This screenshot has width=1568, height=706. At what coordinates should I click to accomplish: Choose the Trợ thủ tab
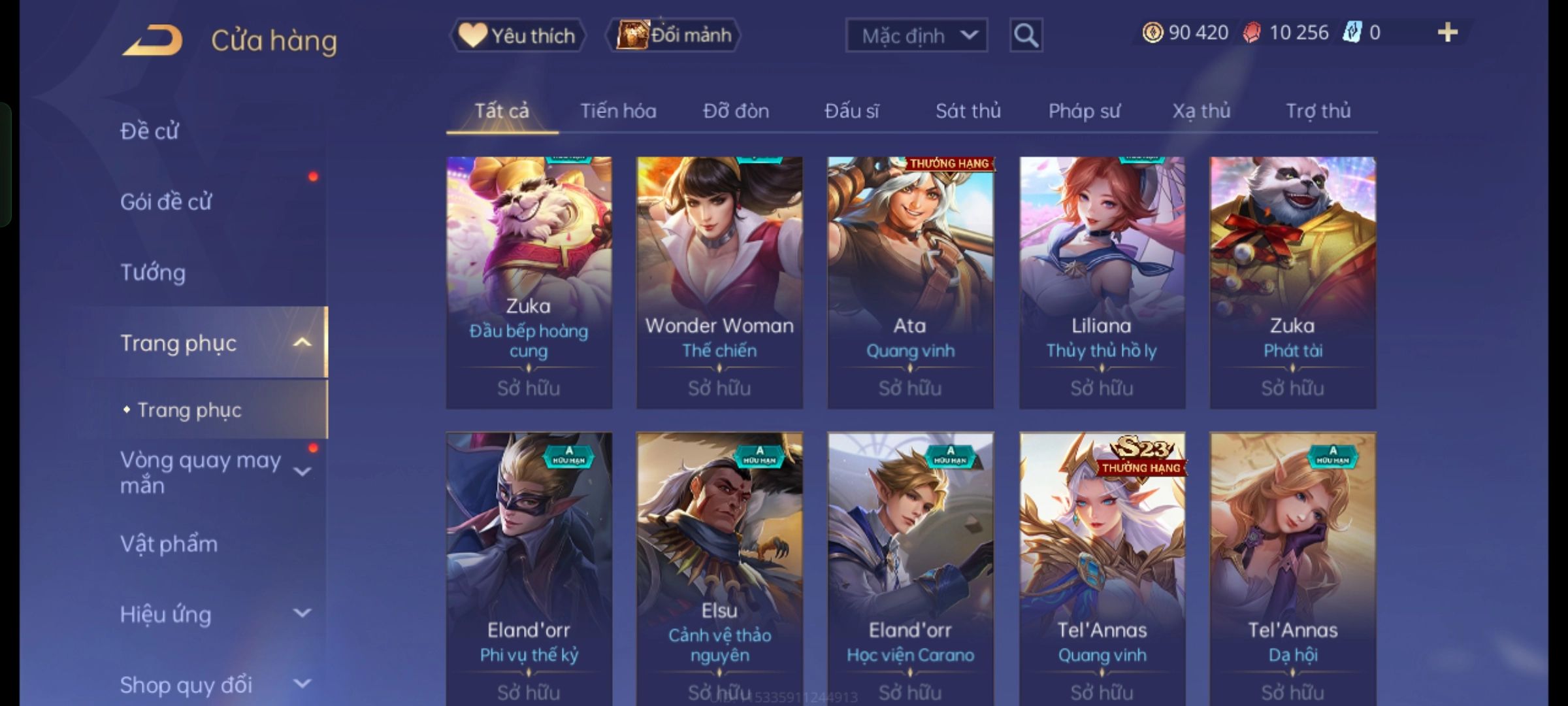pos(1318,111)
